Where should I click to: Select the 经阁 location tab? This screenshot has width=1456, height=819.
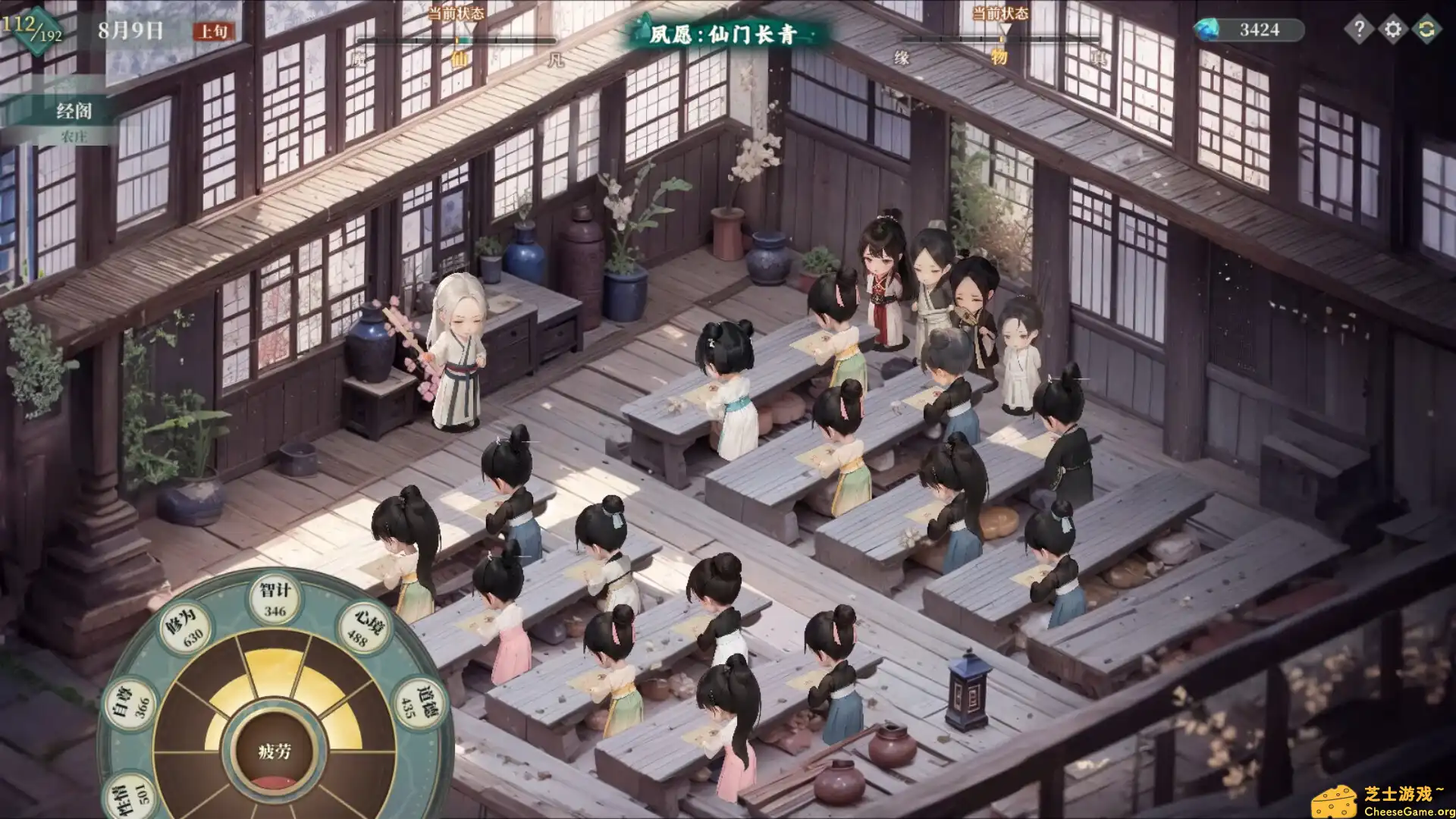point(74,111)
